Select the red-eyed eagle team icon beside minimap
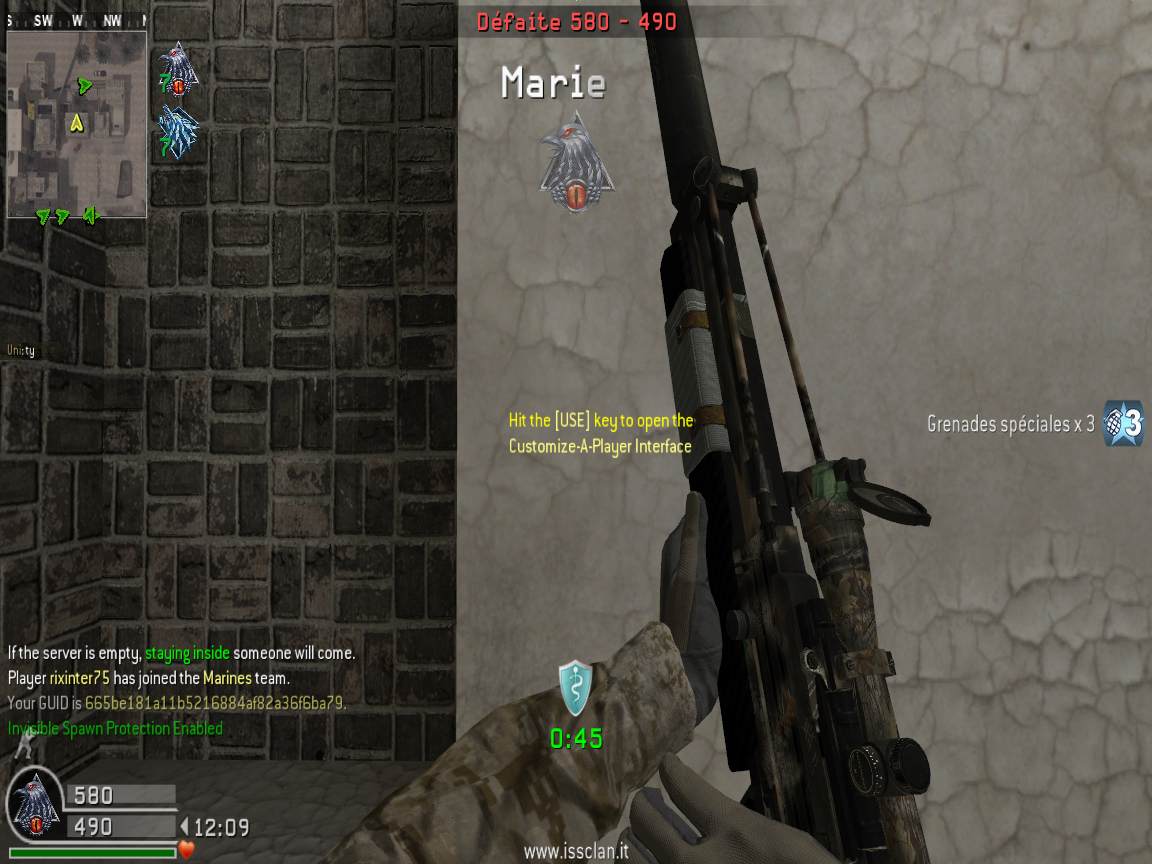This screenshot has width=1152, height=864. coord(178,70)
